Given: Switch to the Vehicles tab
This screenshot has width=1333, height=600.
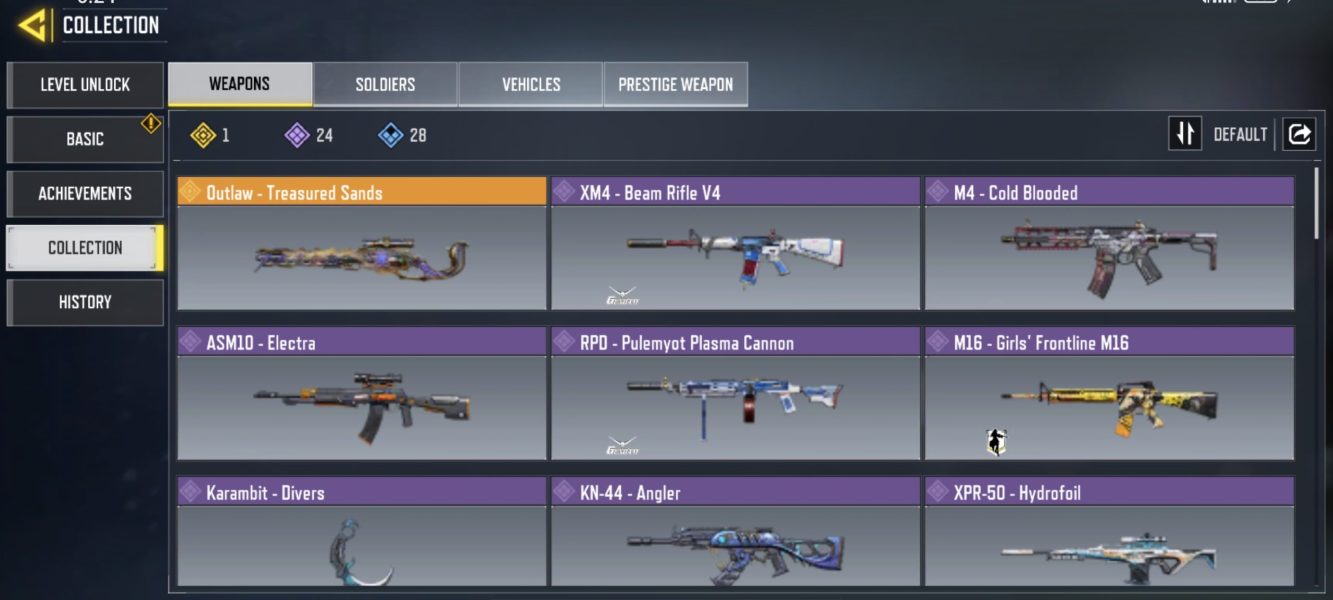Looking at the screenshot, I should point(531,85).
